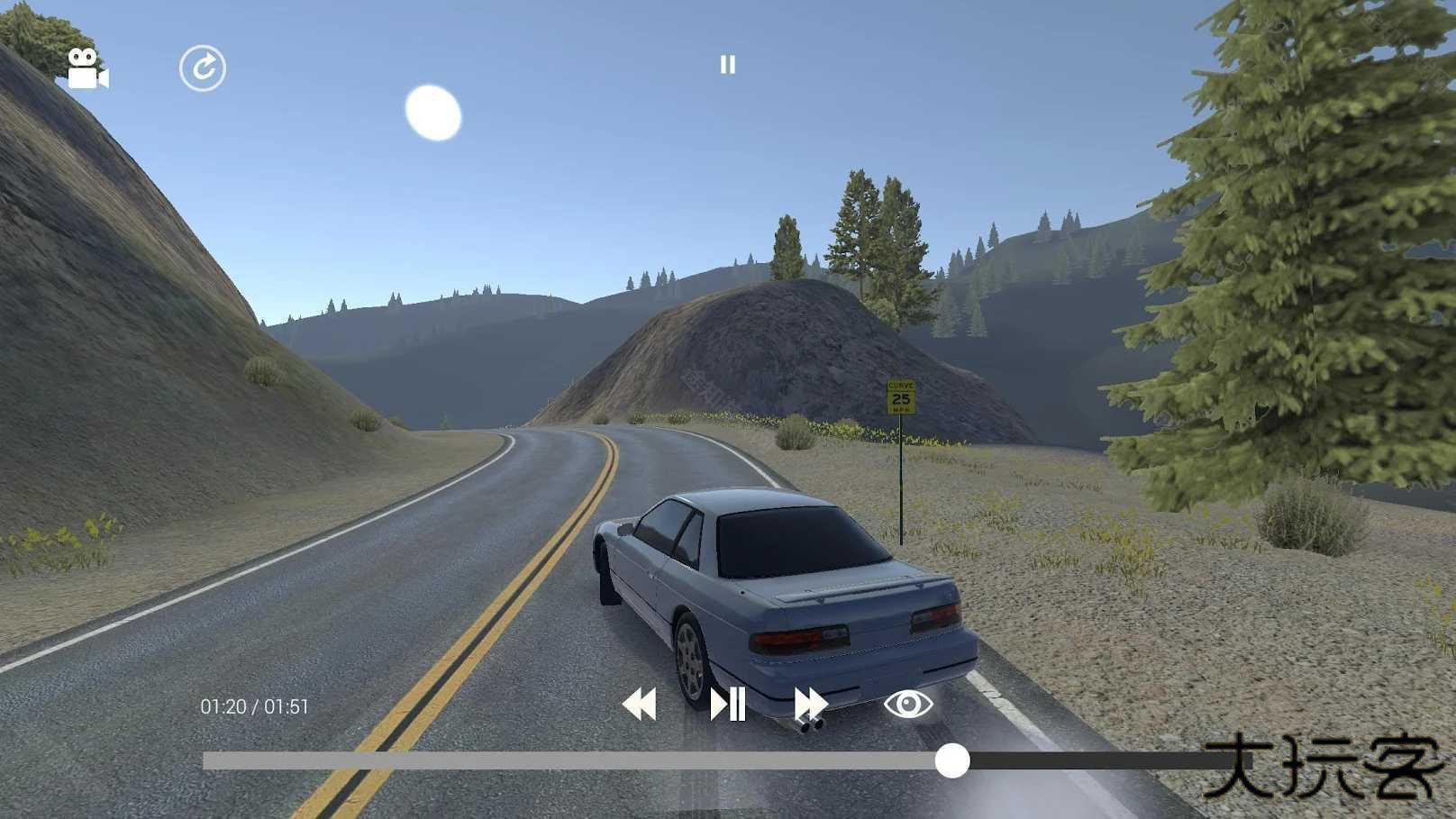Click the round slider thumb on timeline
The image size is (1456, 819).
pos(952,762)
